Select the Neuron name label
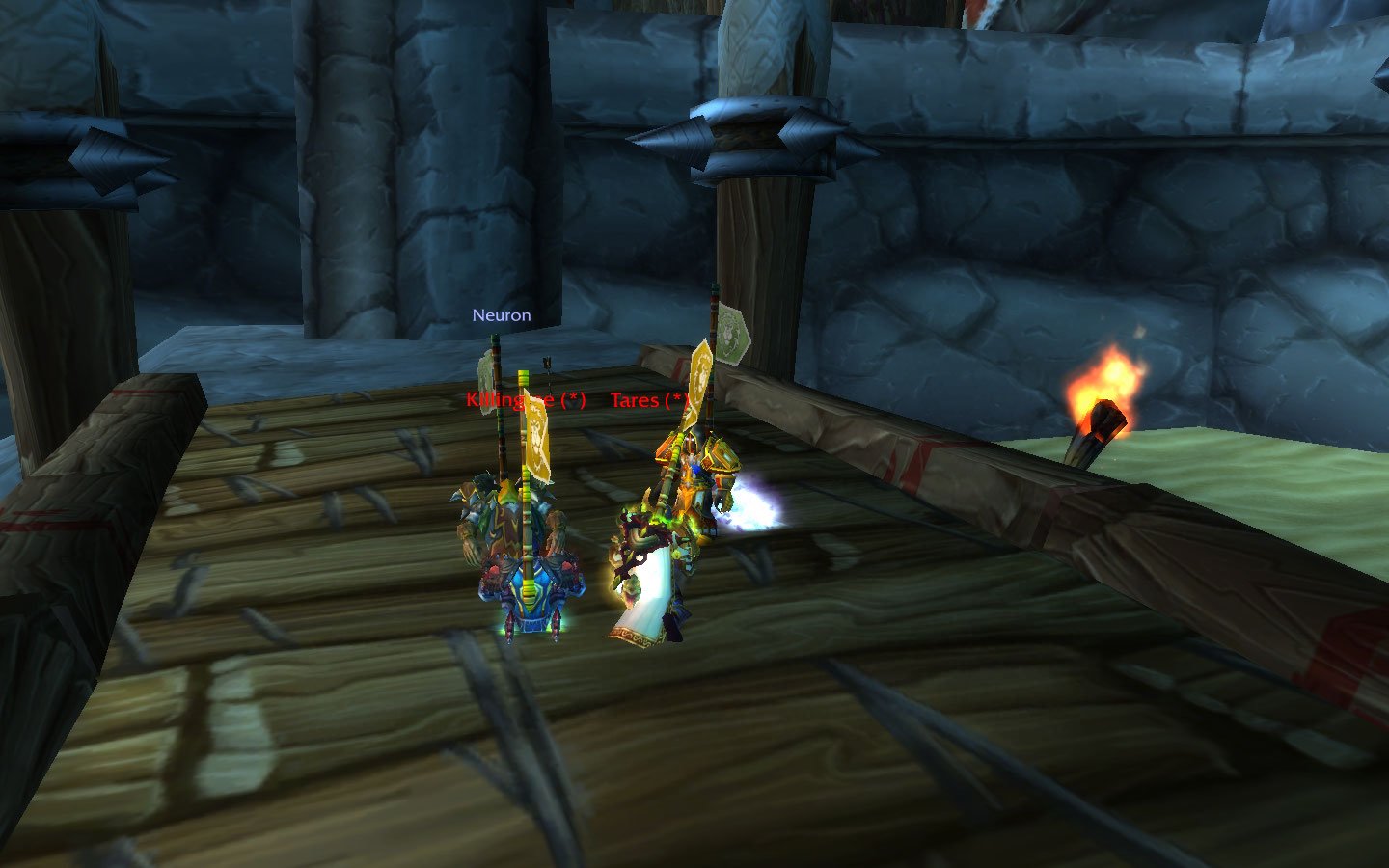 (501, 315)
